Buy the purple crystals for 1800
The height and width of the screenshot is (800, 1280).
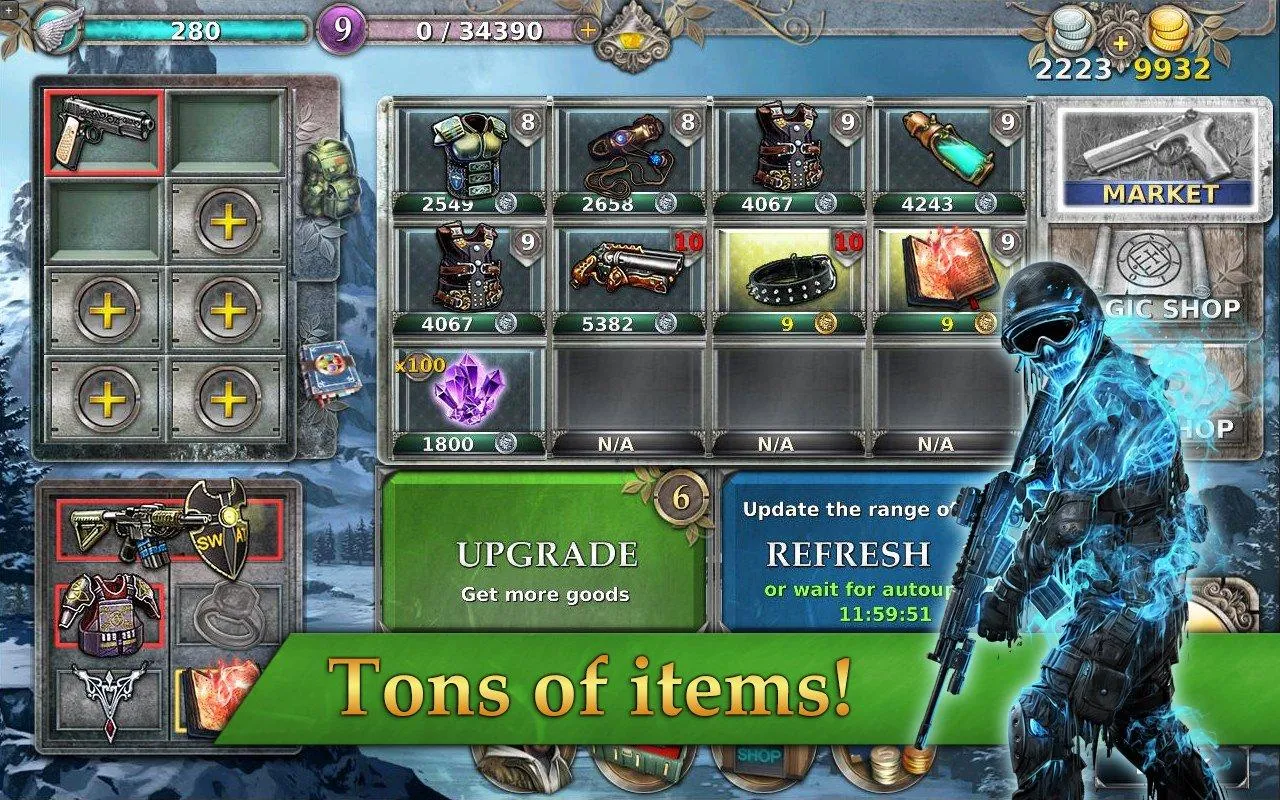click(470, 397)
